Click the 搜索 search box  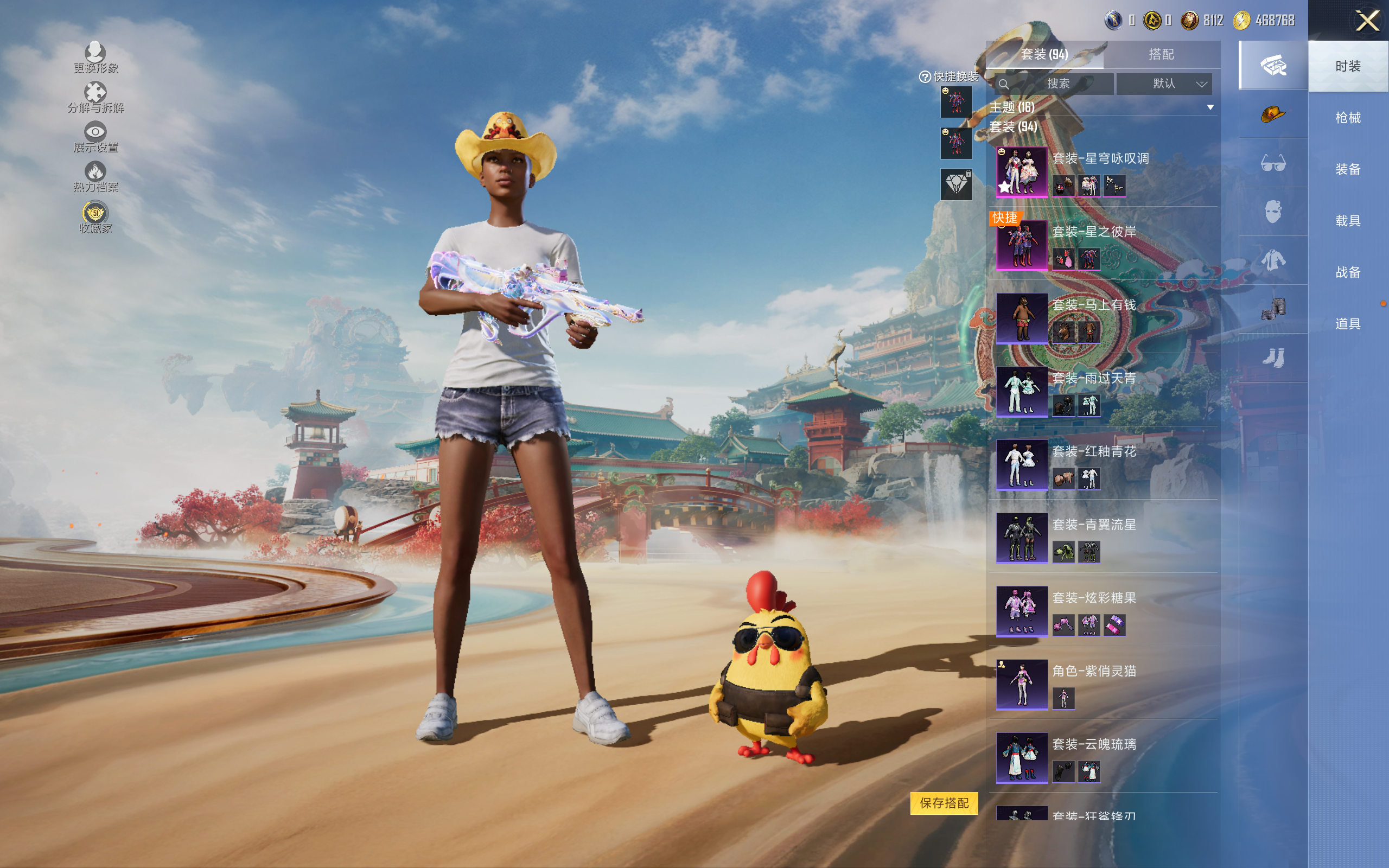coord(1057,84)
